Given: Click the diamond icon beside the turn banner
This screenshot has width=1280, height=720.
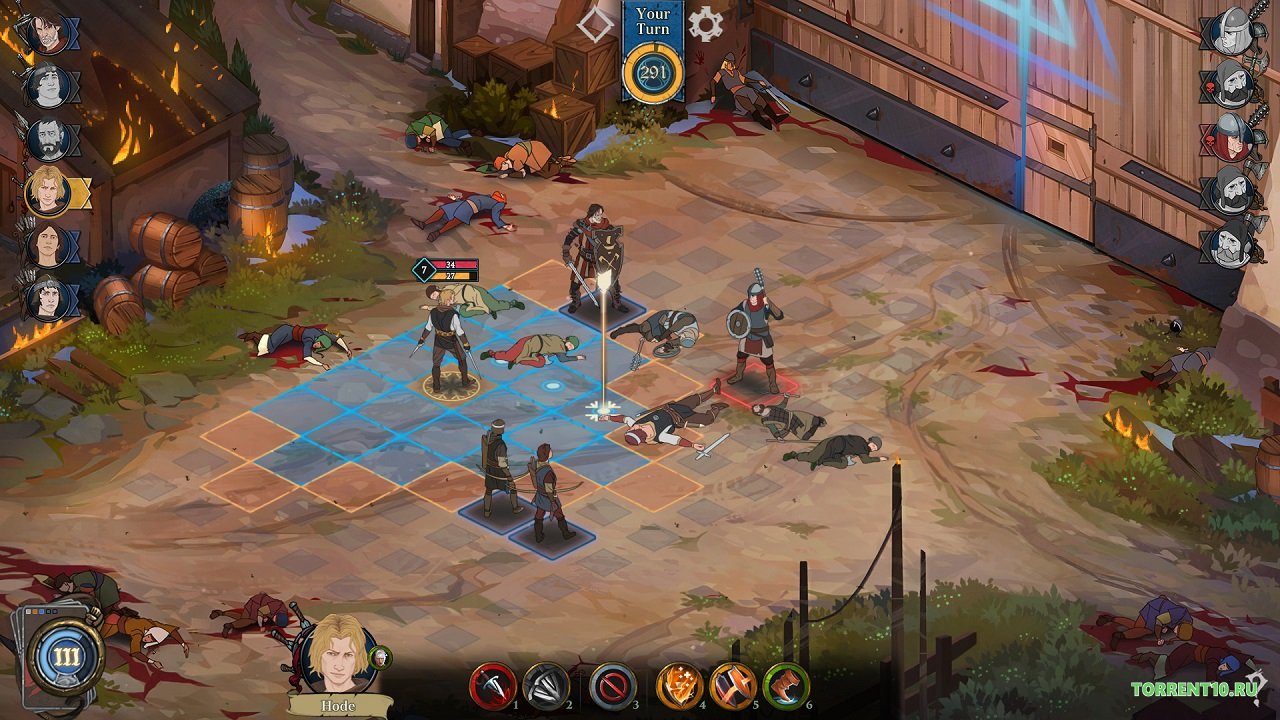Looking at the screenshot, I should [x=596, y=24].
